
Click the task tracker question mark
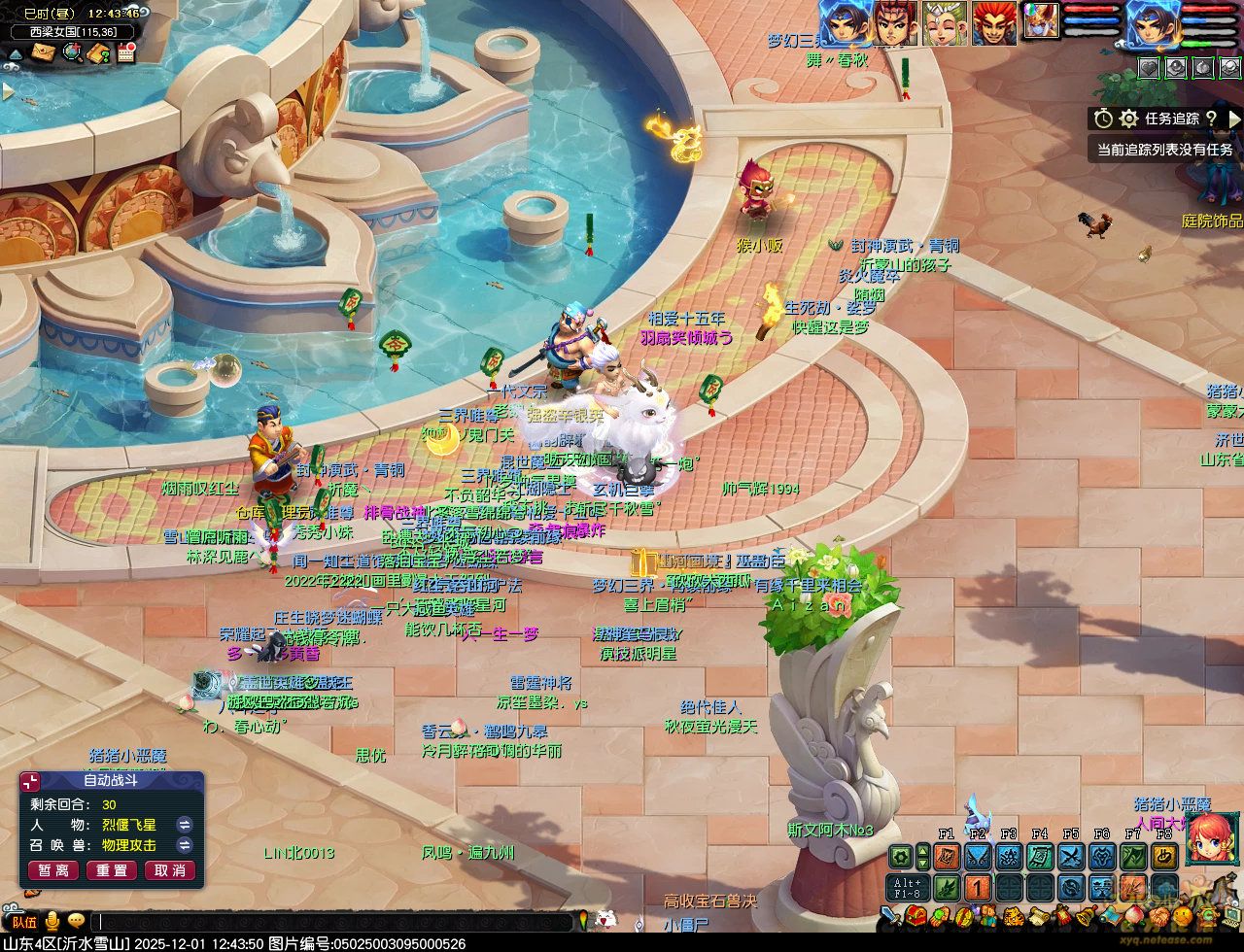(1211, 119)
